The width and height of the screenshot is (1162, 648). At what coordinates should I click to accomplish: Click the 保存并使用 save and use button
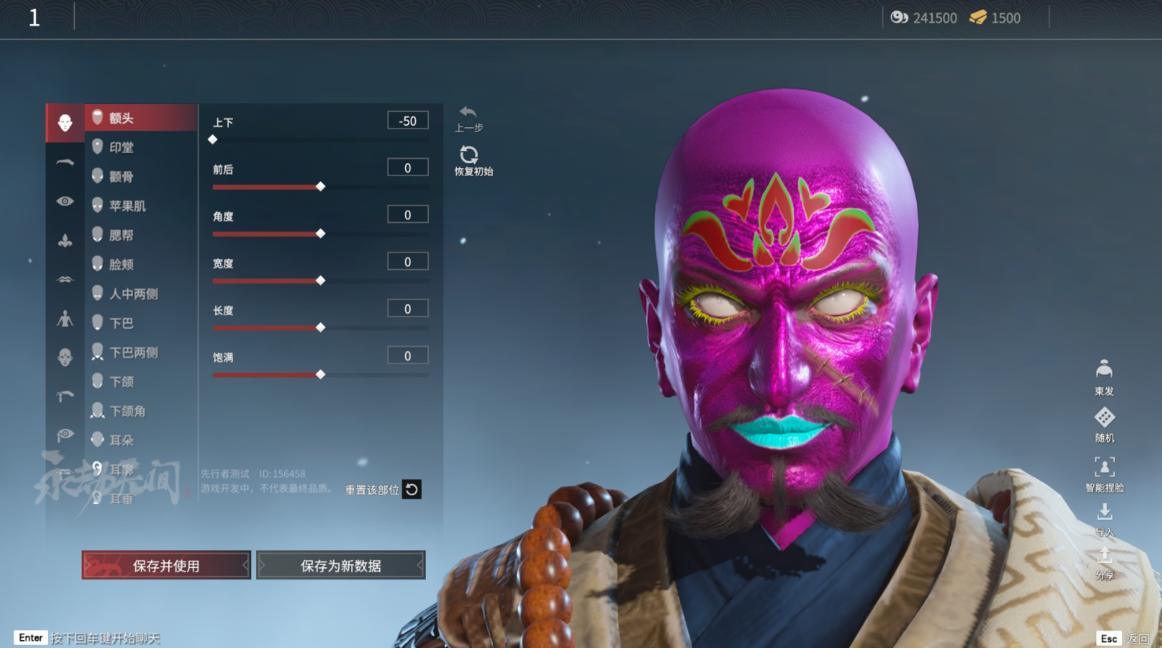(x=166, y=565)
